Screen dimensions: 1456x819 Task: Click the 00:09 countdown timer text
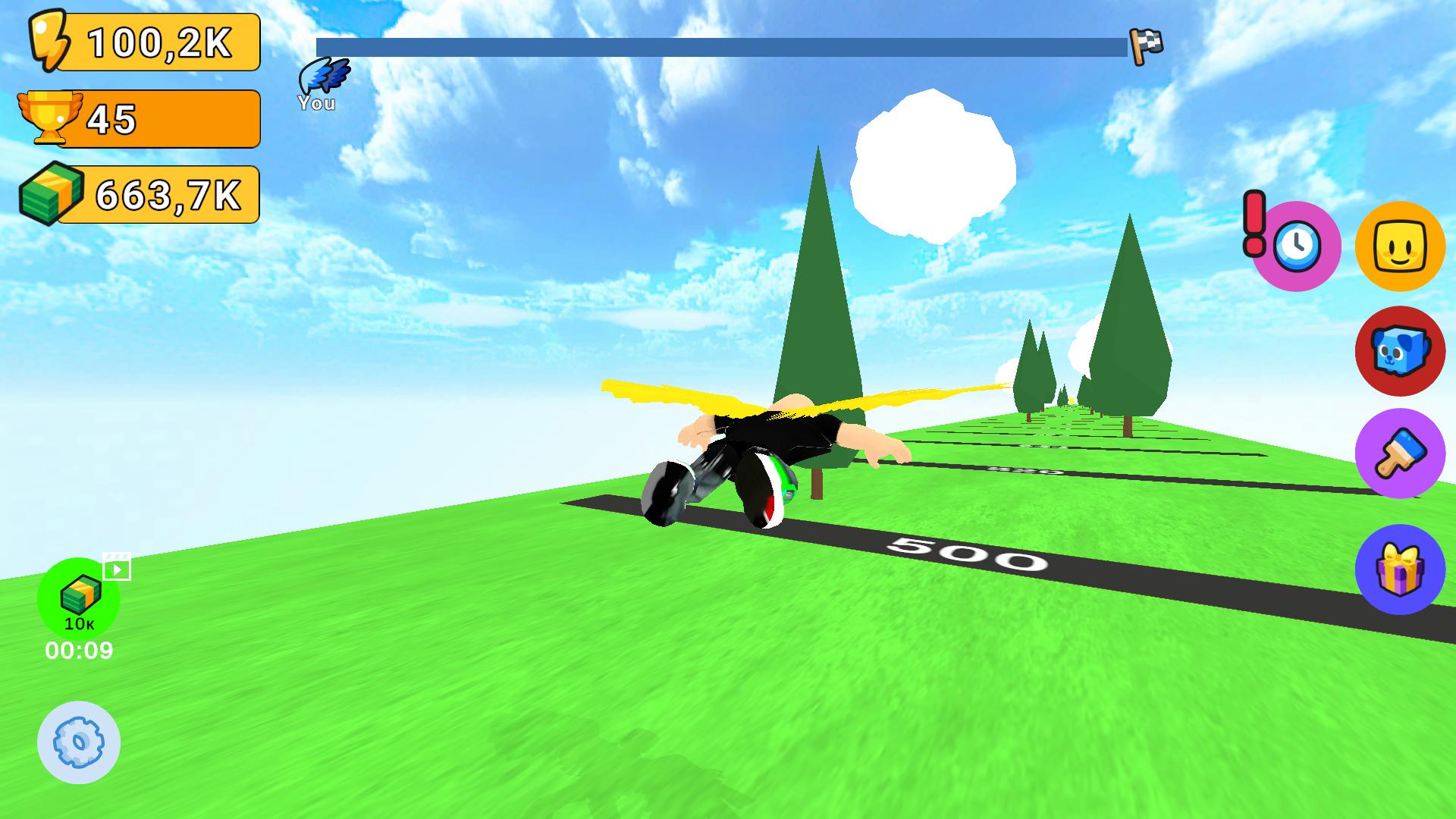(78, 650)
